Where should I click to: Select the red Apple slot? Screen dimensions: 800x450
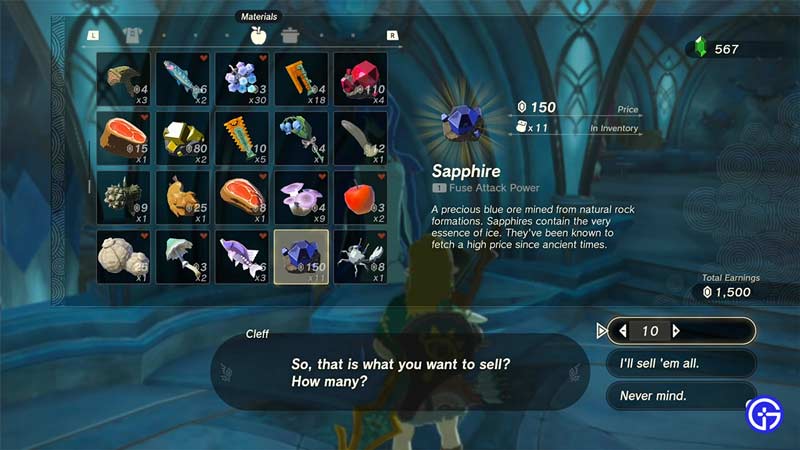(x=359, y=198)
